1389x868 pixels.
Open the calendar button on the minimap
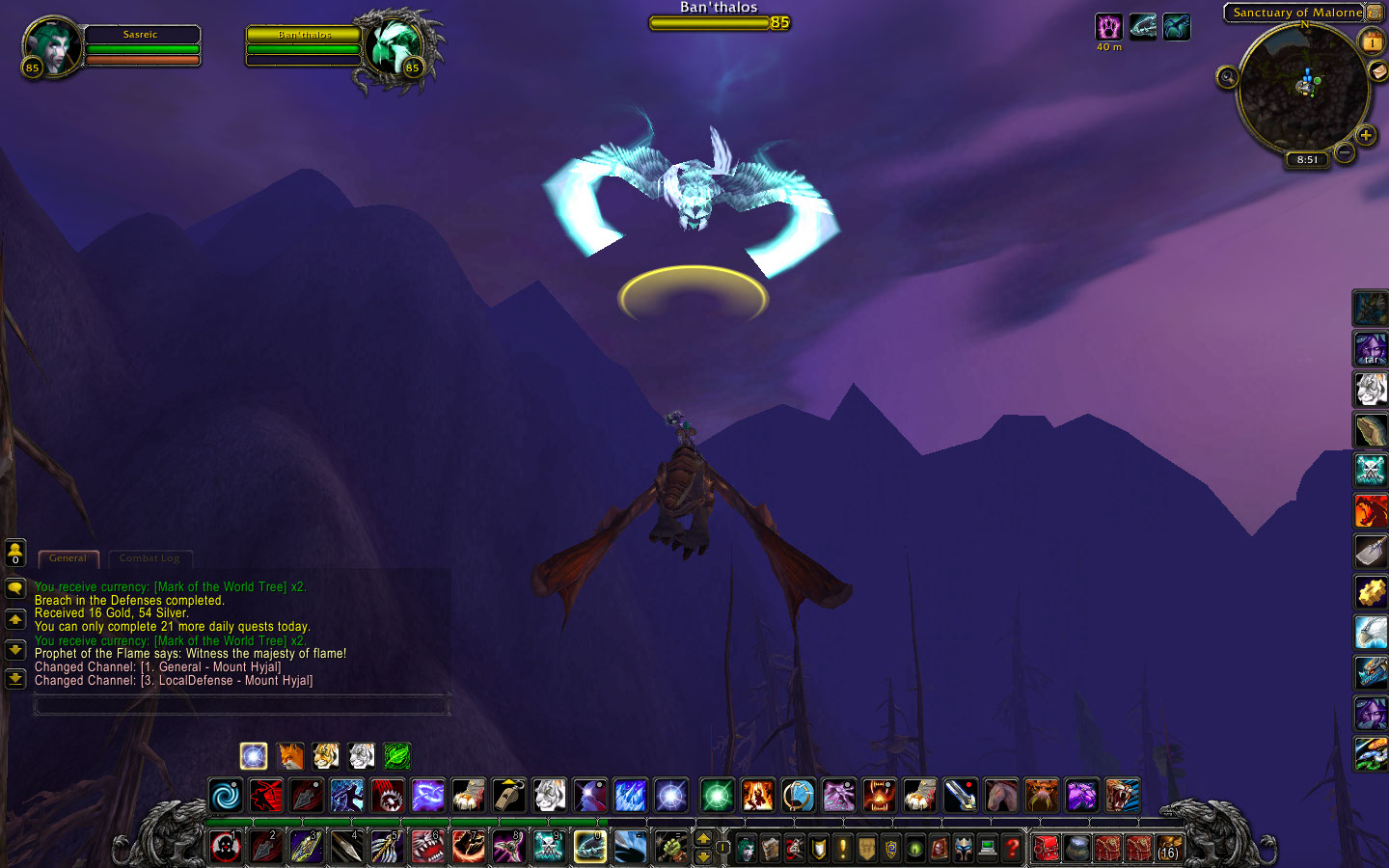coord(1372,41)
